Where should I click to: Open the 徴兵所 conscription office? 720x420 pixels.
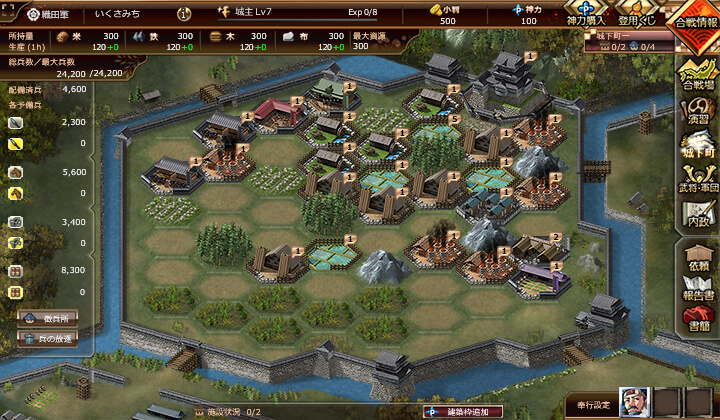pyautogui.click(x=47, y=317)
